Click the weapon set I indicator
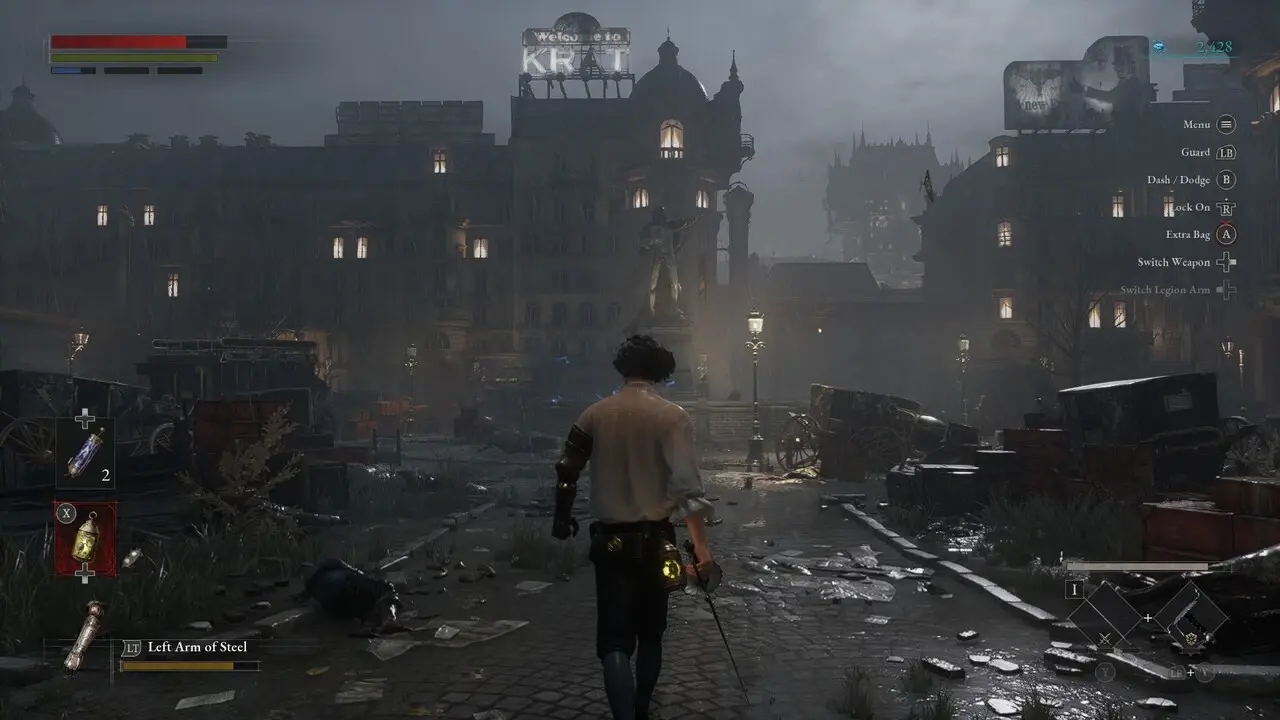Image resolution: width=1280 pixels, height=720 pixels. [1076, 589]
